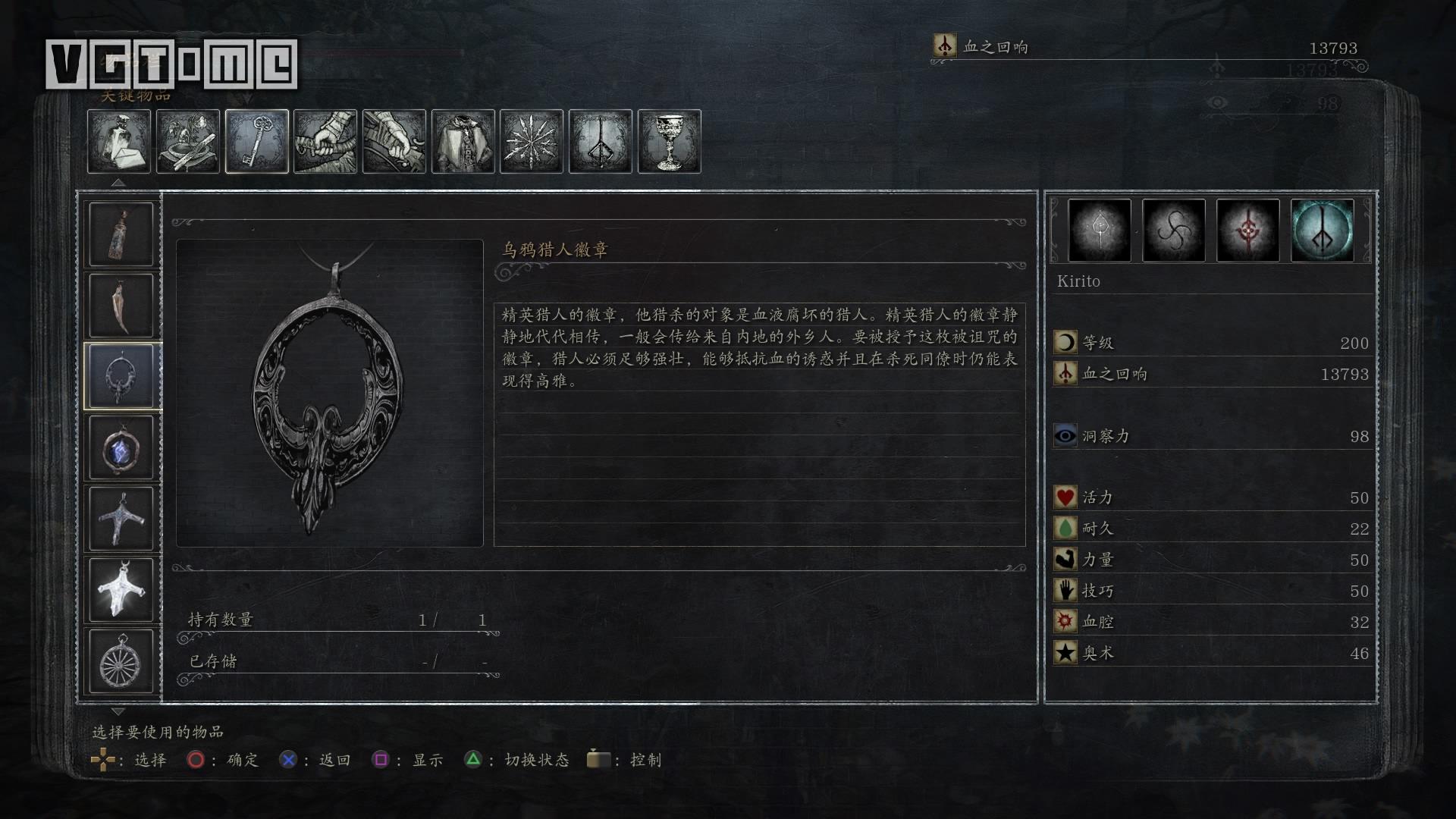Select the Crow Hunter Badge ring slot
Image resolution: width=1456 pixels, height=819 pixels.
(121, 377)
